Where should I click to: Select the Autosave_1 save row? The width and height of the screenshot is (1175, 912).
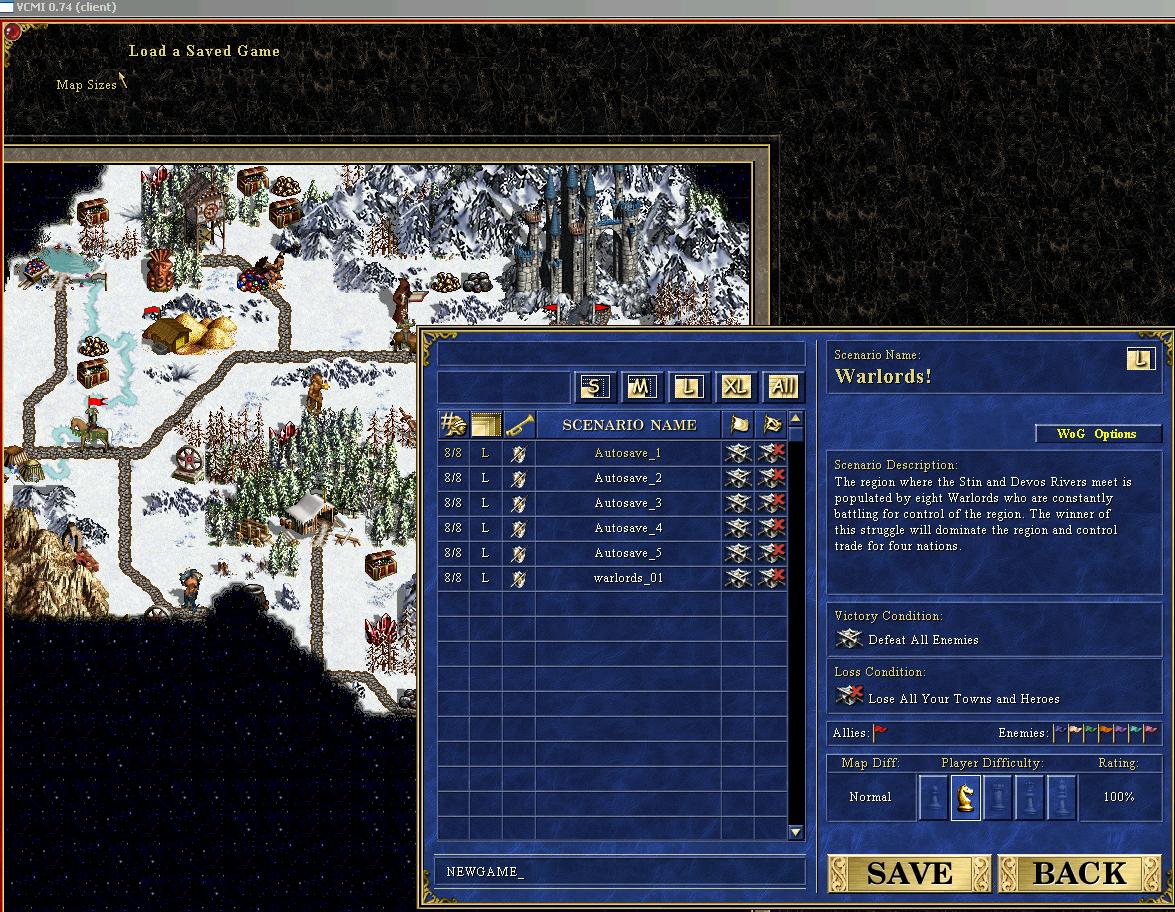628,453
